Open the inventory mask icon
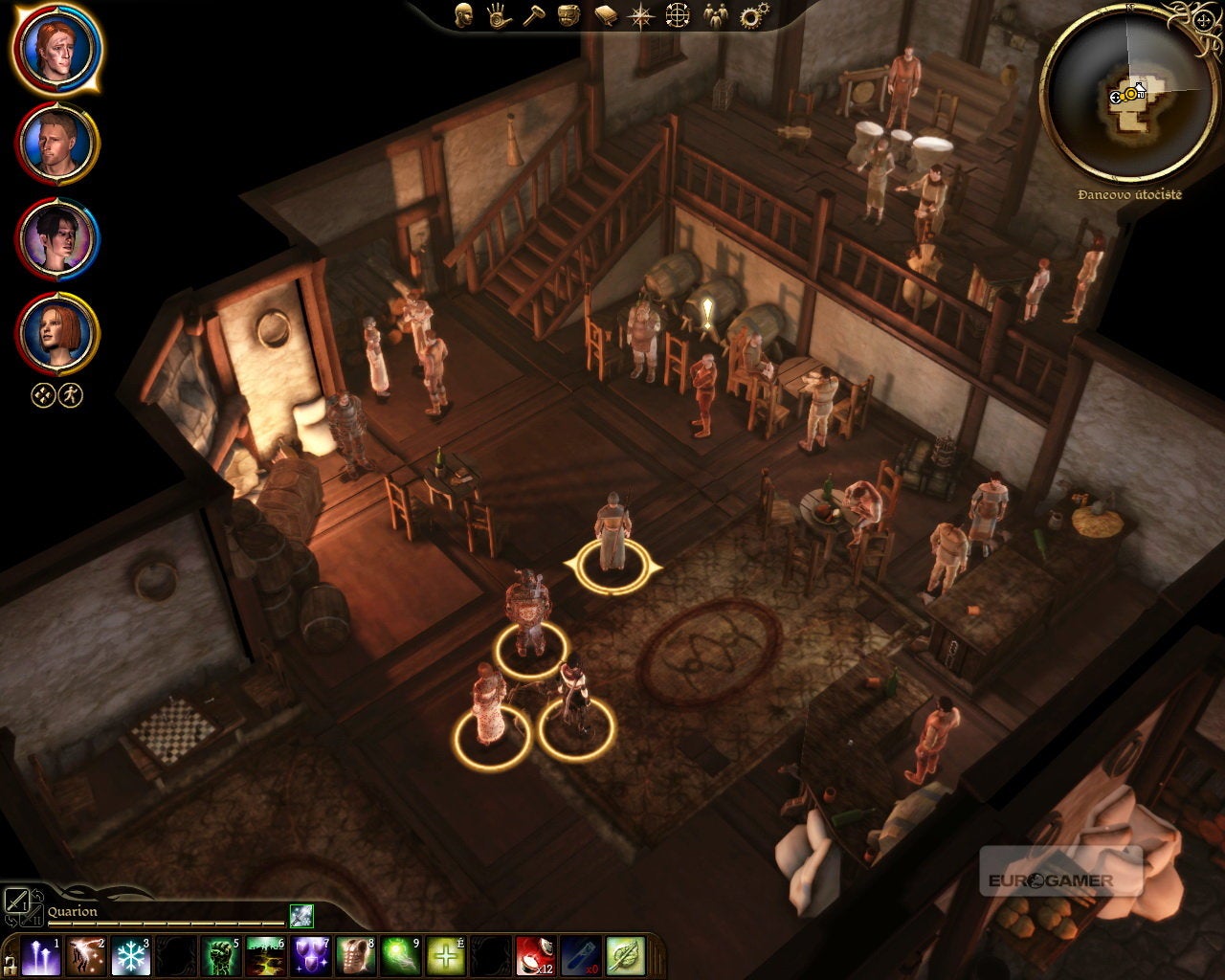The height and width of the screenshot is (980, 1225). (x=568, y=15)
